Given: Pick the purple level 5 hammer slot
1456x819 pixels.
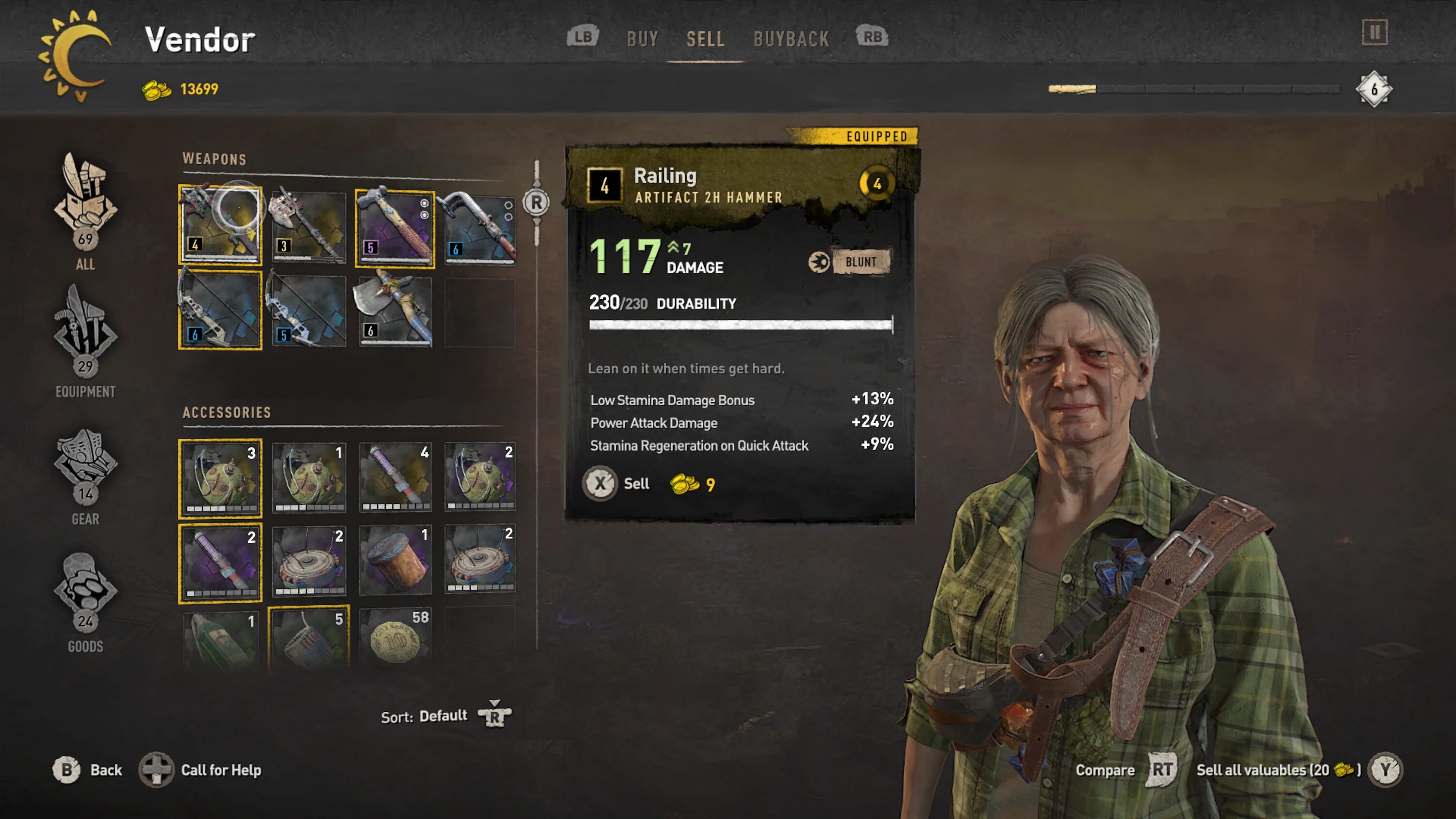Looking at the screenshot, I should 395,227.
